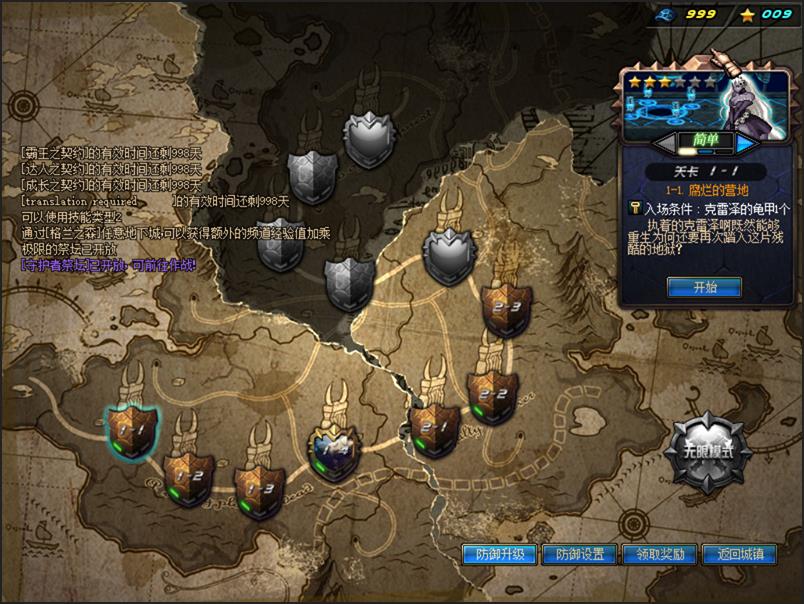
Task: Start the stage with the 开始 button
Action: (705, 287)
